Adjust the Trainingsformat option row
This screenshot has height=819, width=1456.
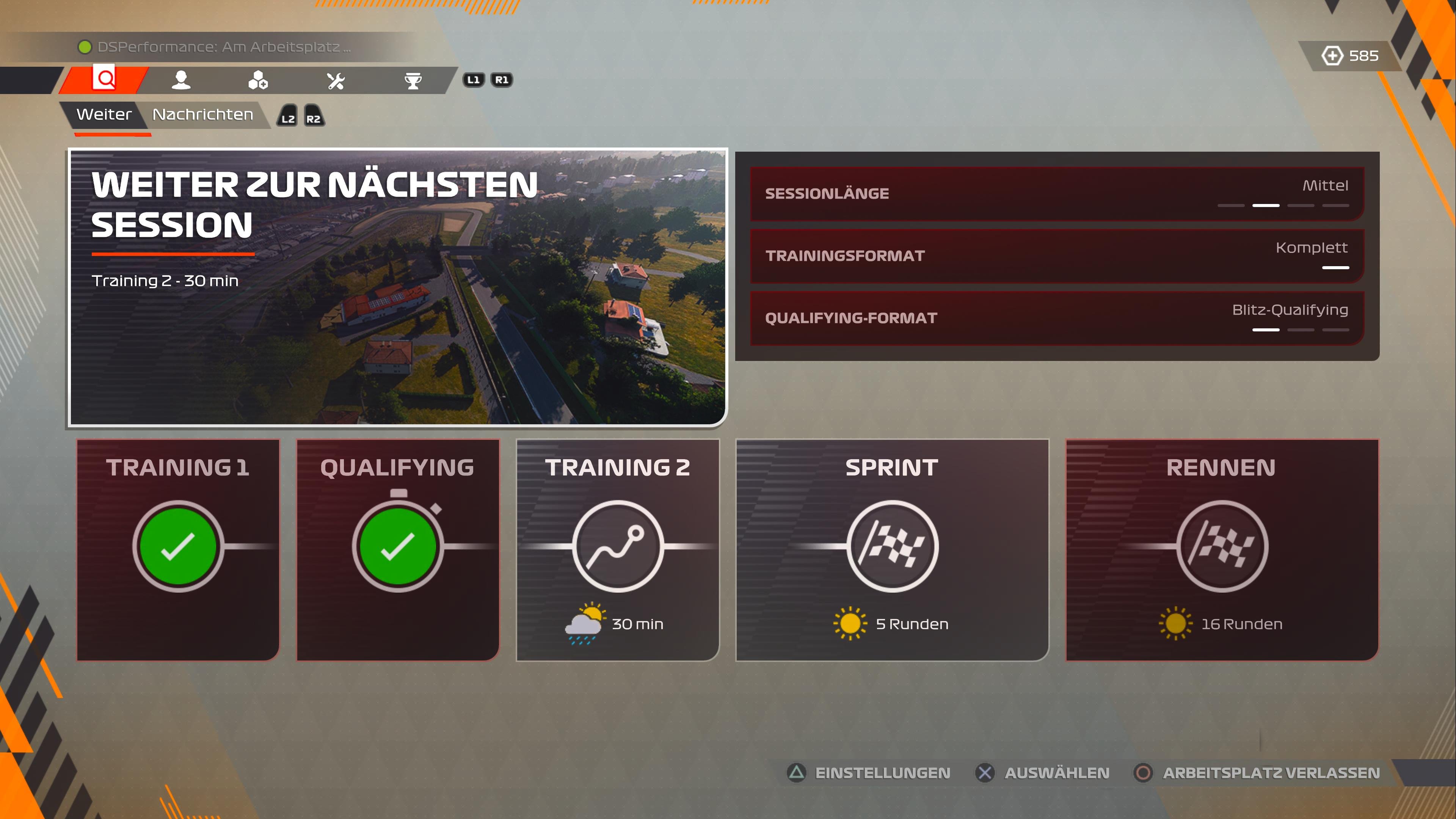[1056, 256]
